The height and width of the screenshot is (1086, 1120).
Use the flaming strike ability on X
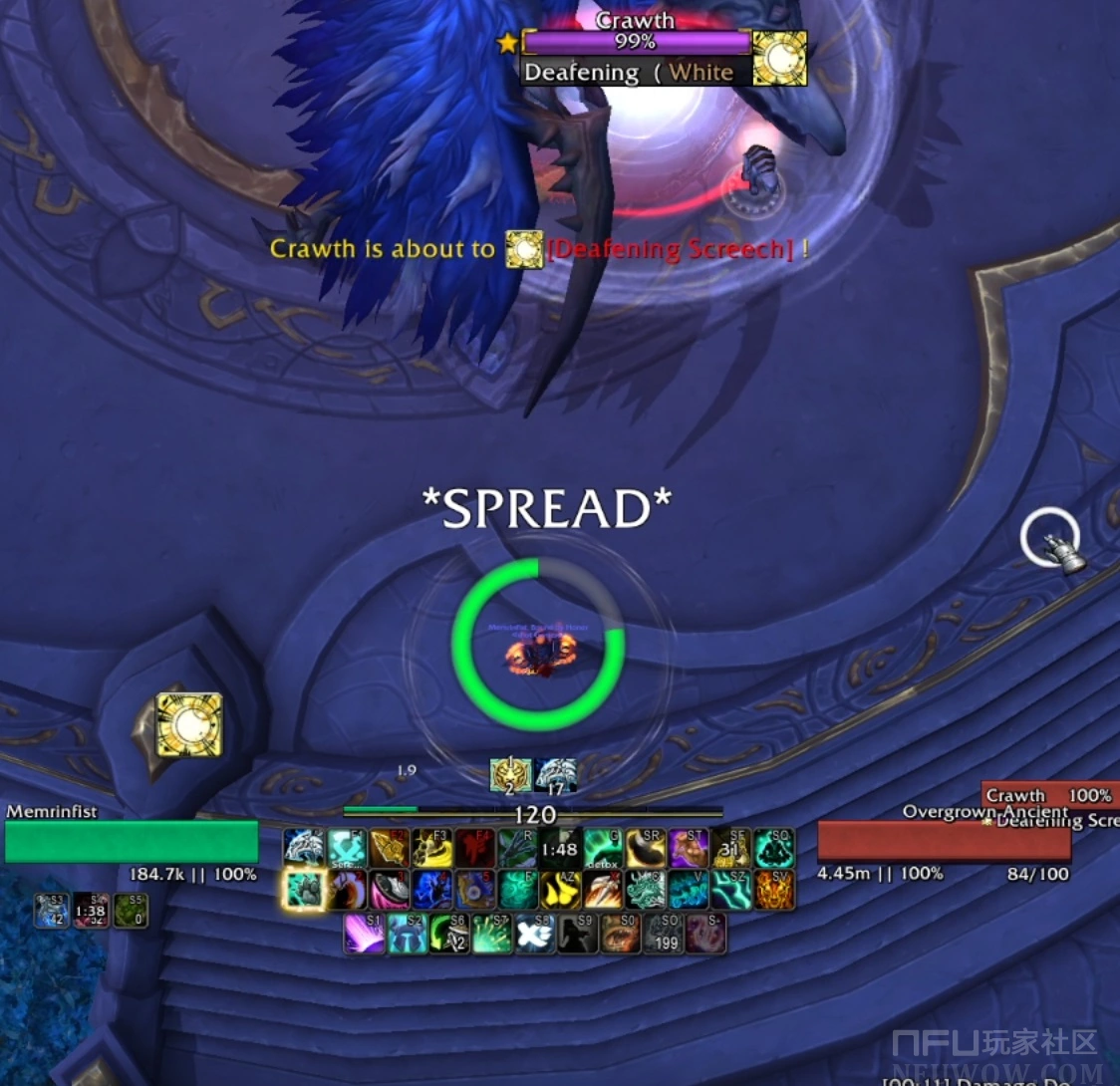pyautogui.click(x=604, y=890)
